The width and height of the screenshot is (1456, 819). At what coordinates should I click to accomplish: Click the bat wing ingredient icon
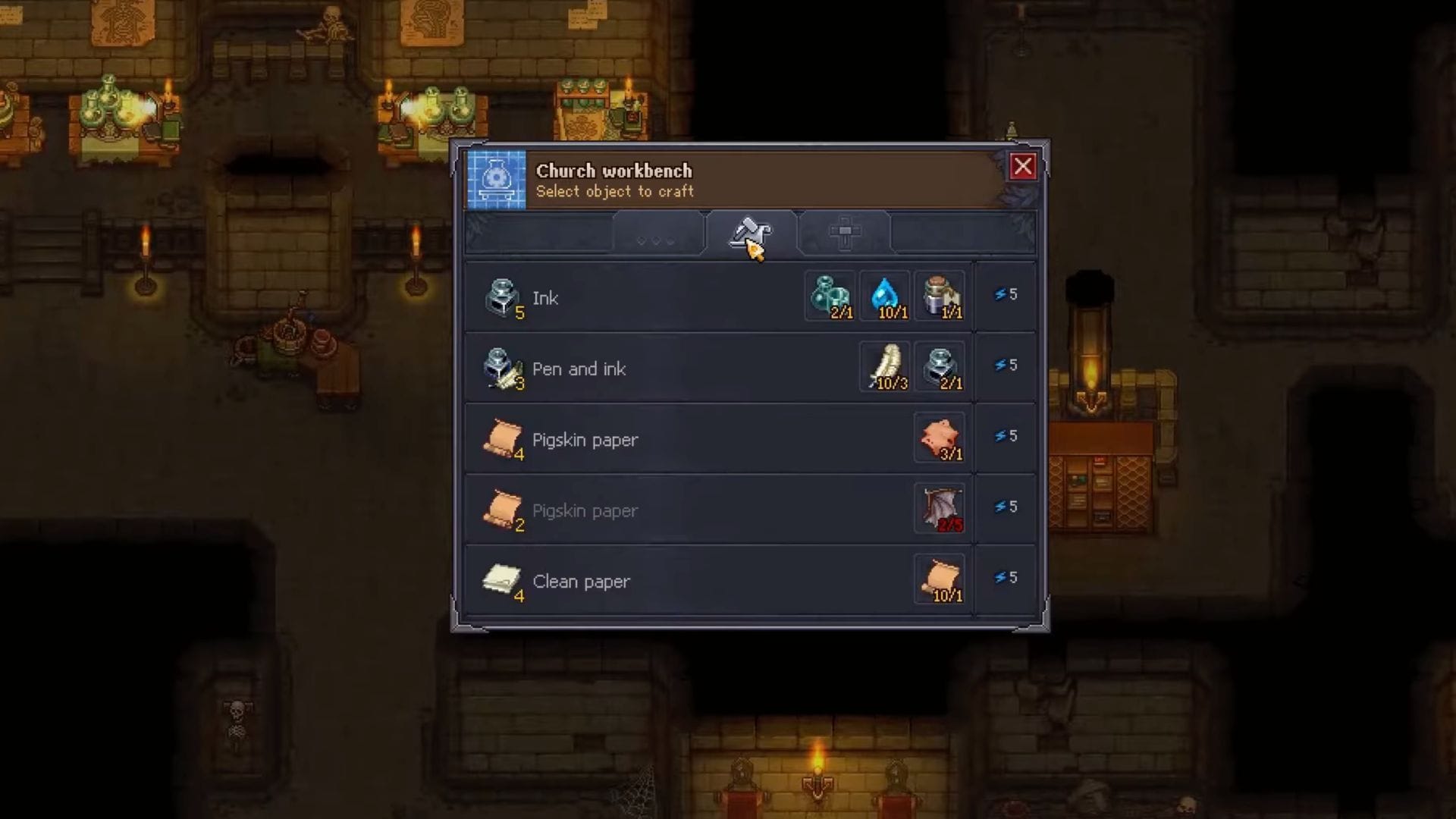[x=940, y=509]
